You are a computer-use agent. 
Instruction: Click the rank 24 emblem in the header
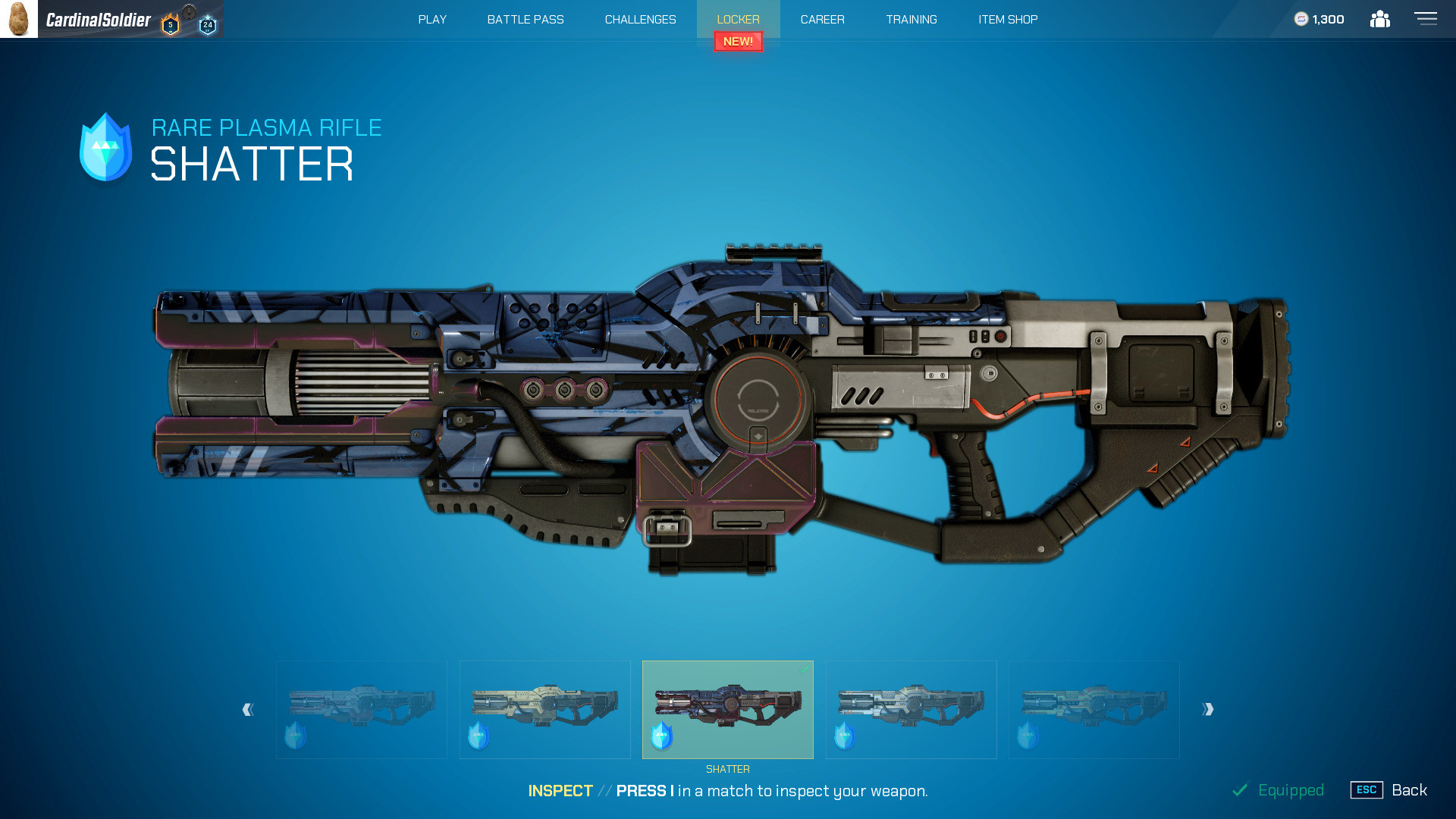pos(206,23)
